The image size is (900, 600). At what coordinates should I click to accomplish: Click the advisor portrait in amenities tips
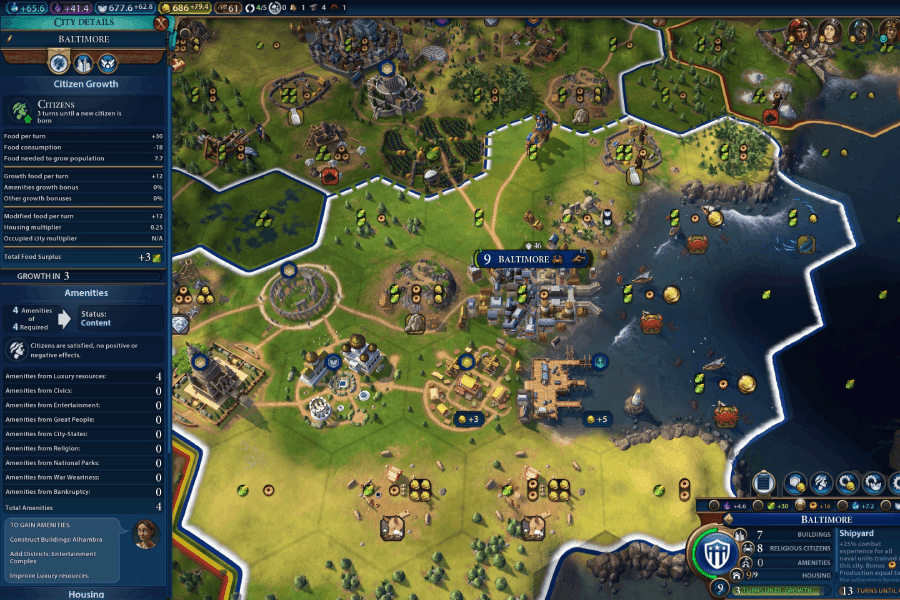click(x=146, y=534)
